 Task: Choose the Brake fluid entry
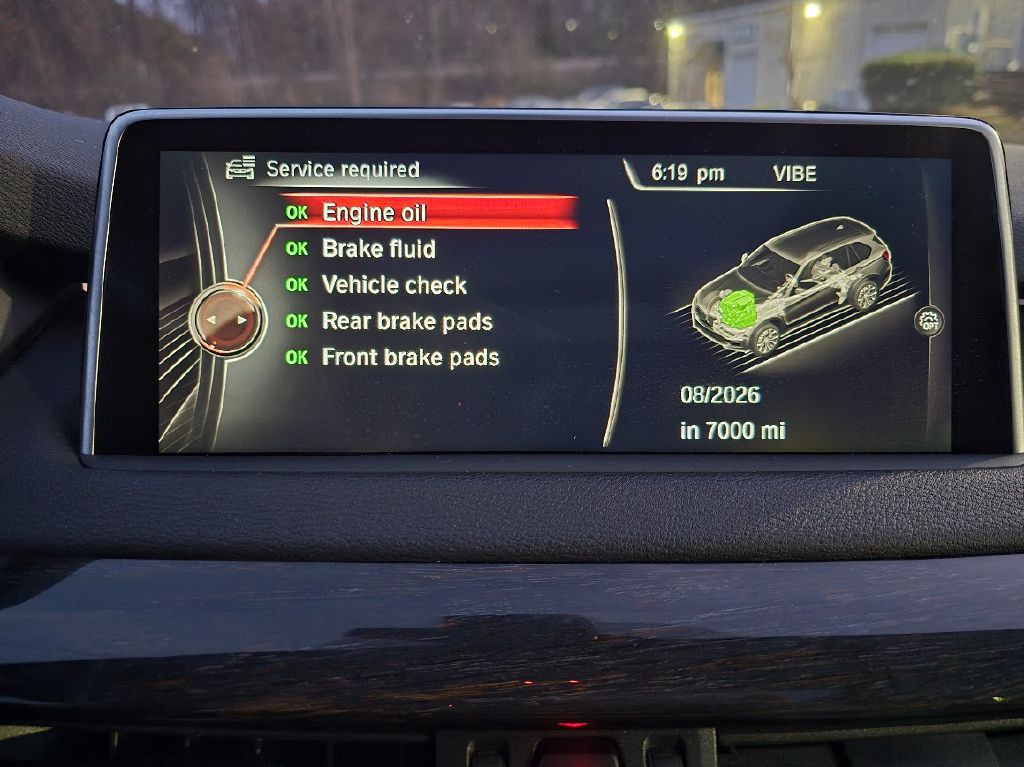(x=378, y=249)
